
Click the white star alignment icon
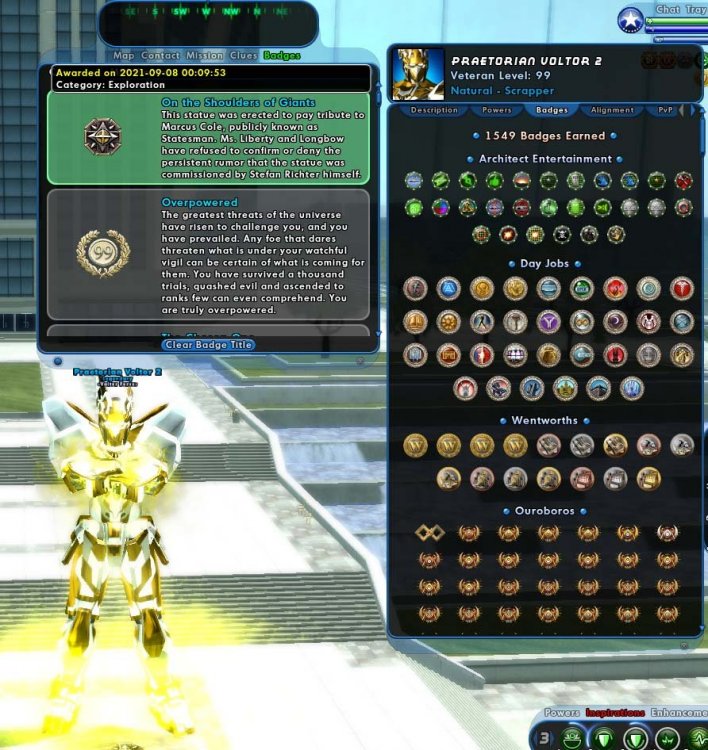[630, 20]
